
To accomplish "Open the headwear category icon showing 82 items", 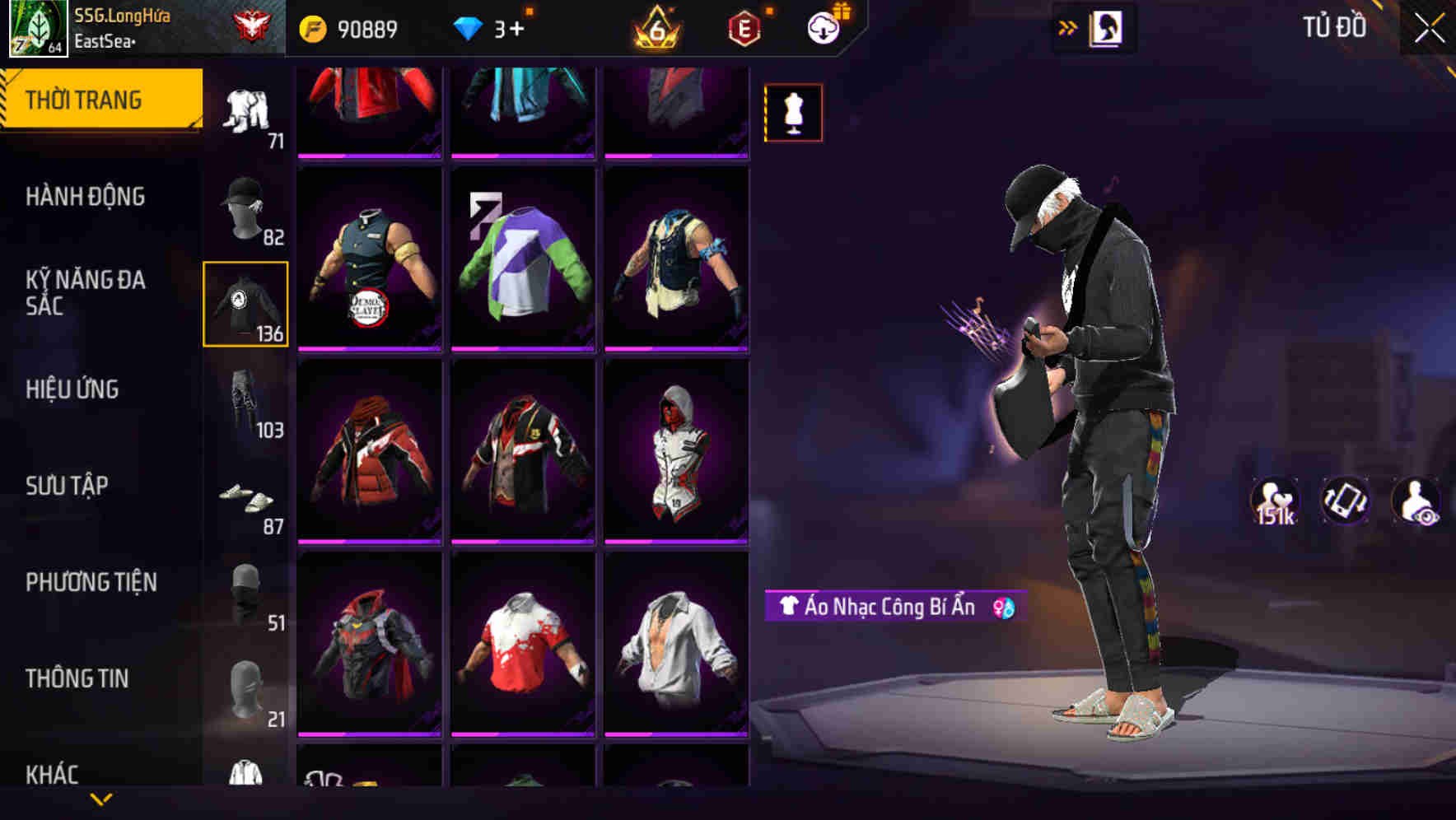I will coord(245,210).
